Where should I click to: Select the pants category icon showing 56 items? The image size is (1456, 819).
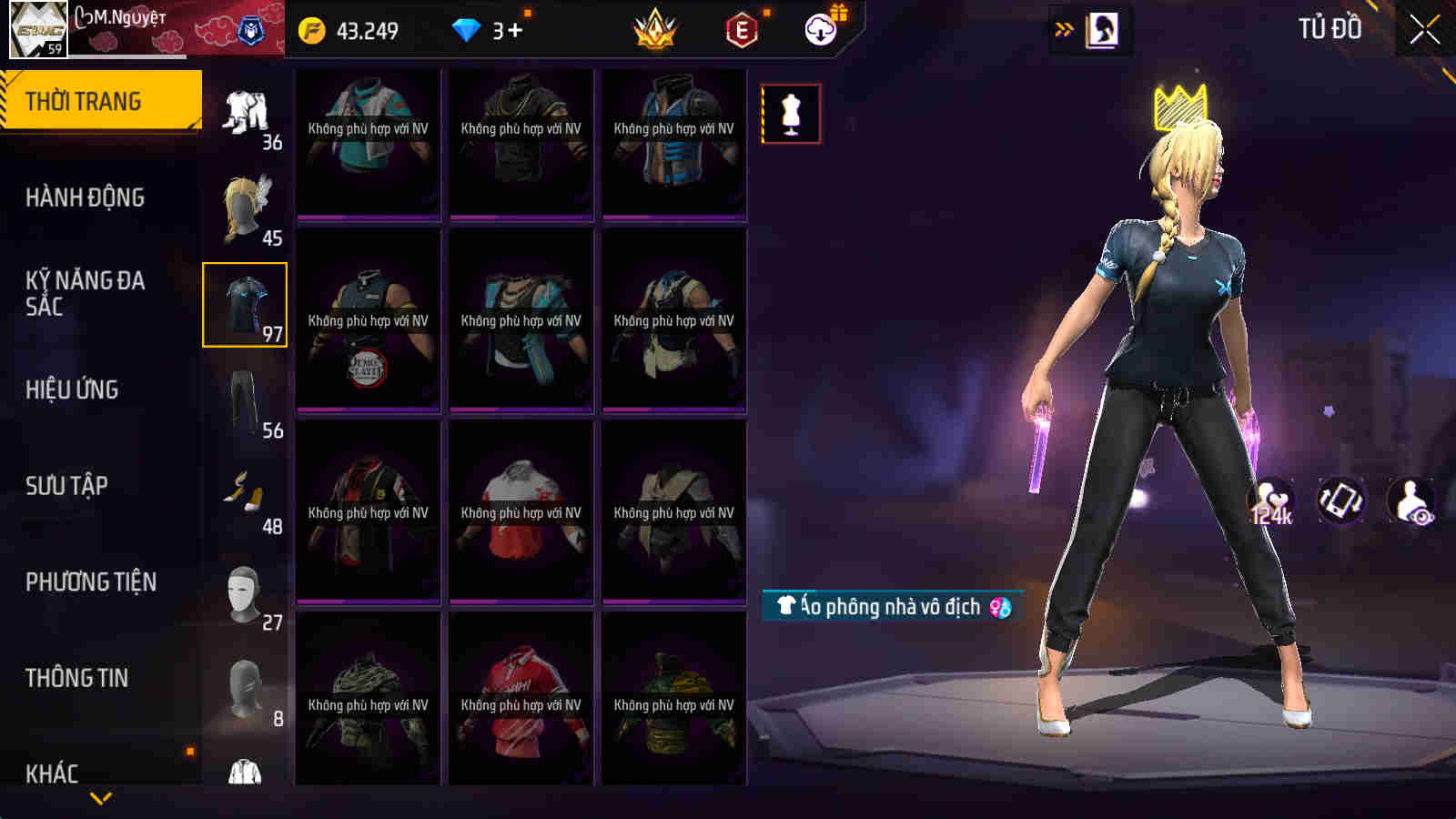pyautogui.click(x=244, y=396)
